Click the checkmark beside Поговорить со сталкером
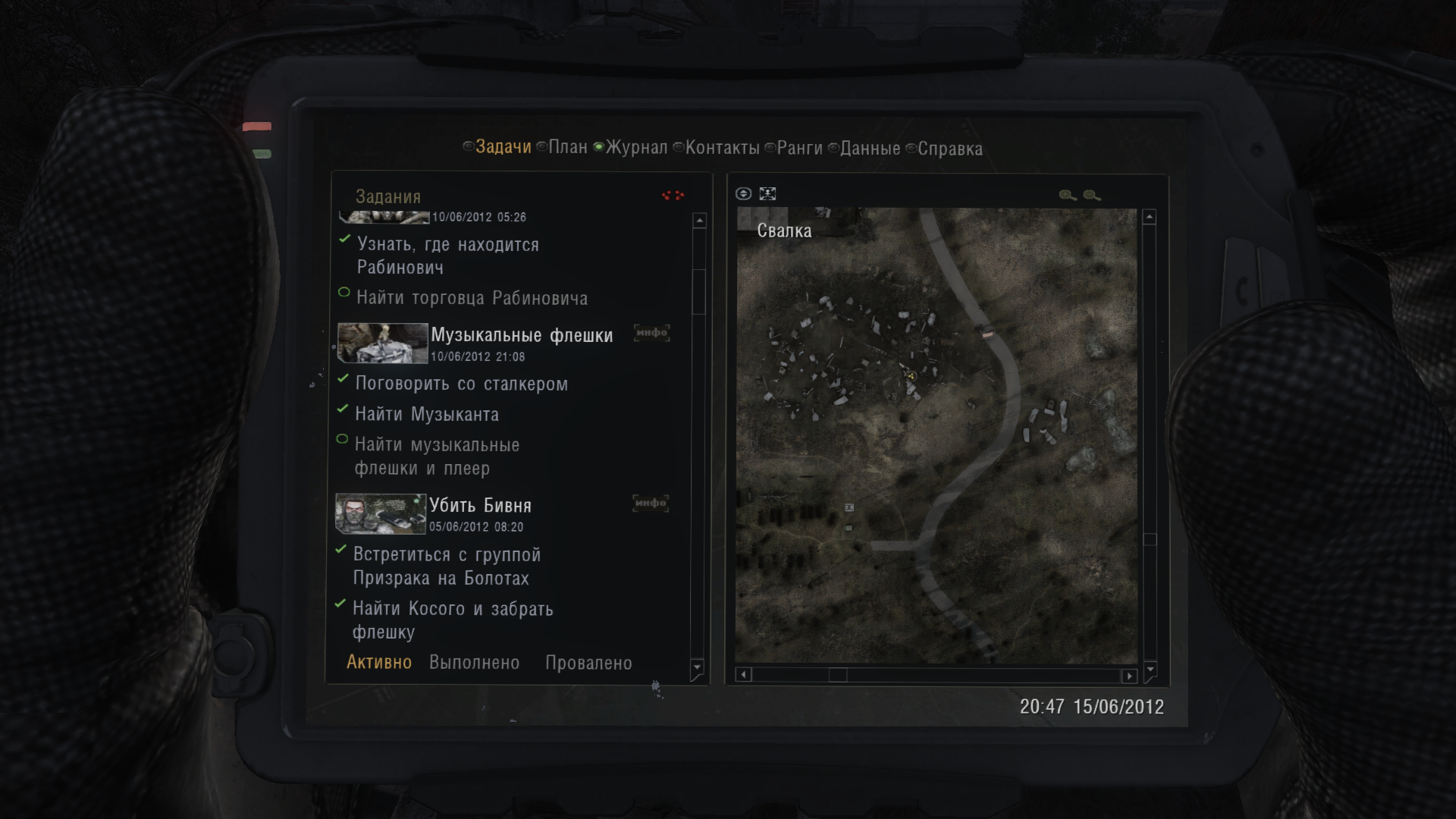The height and width of the screenshot is (819, 1456). pyautogui.click(x=342, y=379)
